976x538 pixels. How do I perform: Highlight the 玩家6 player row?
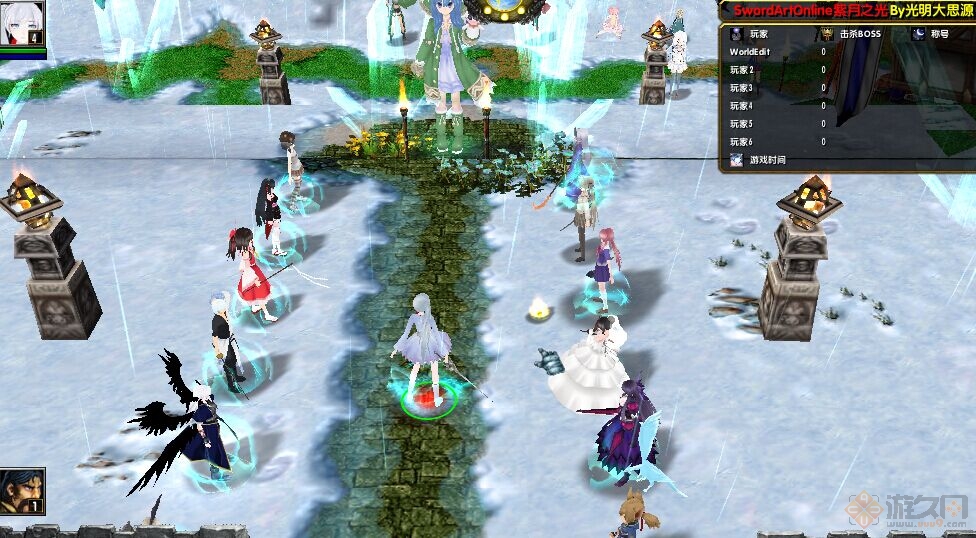[x=742, y=142]
